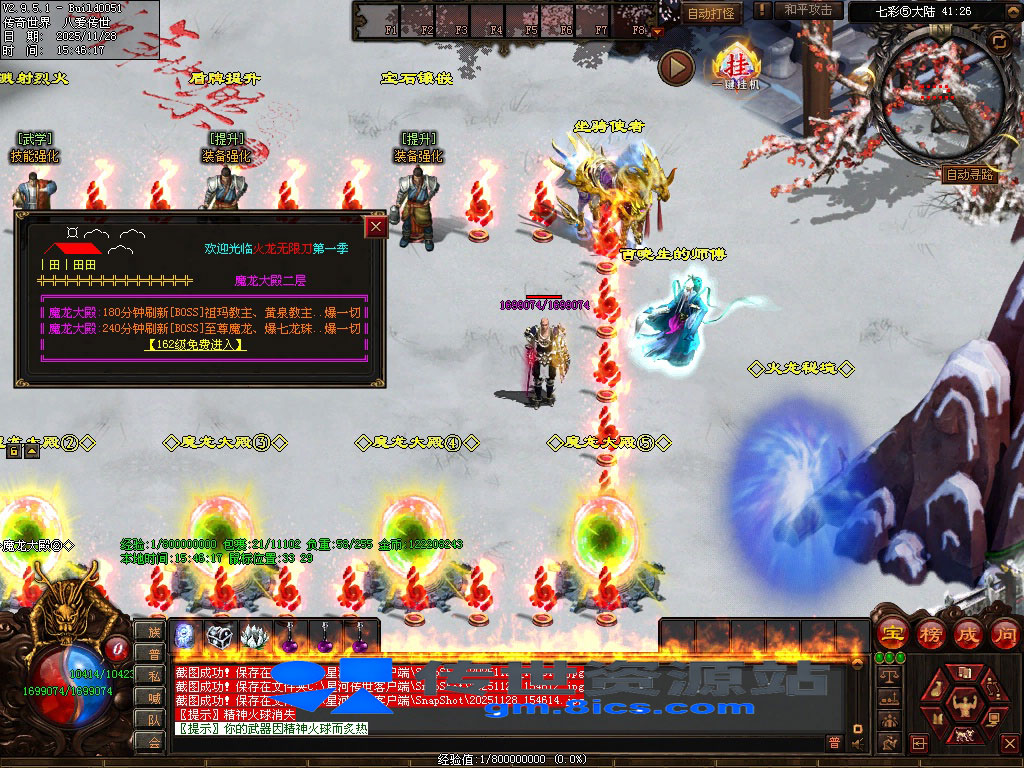Select the 喊 shout chat channel
1024x768 pixels.
pos(154,697)
